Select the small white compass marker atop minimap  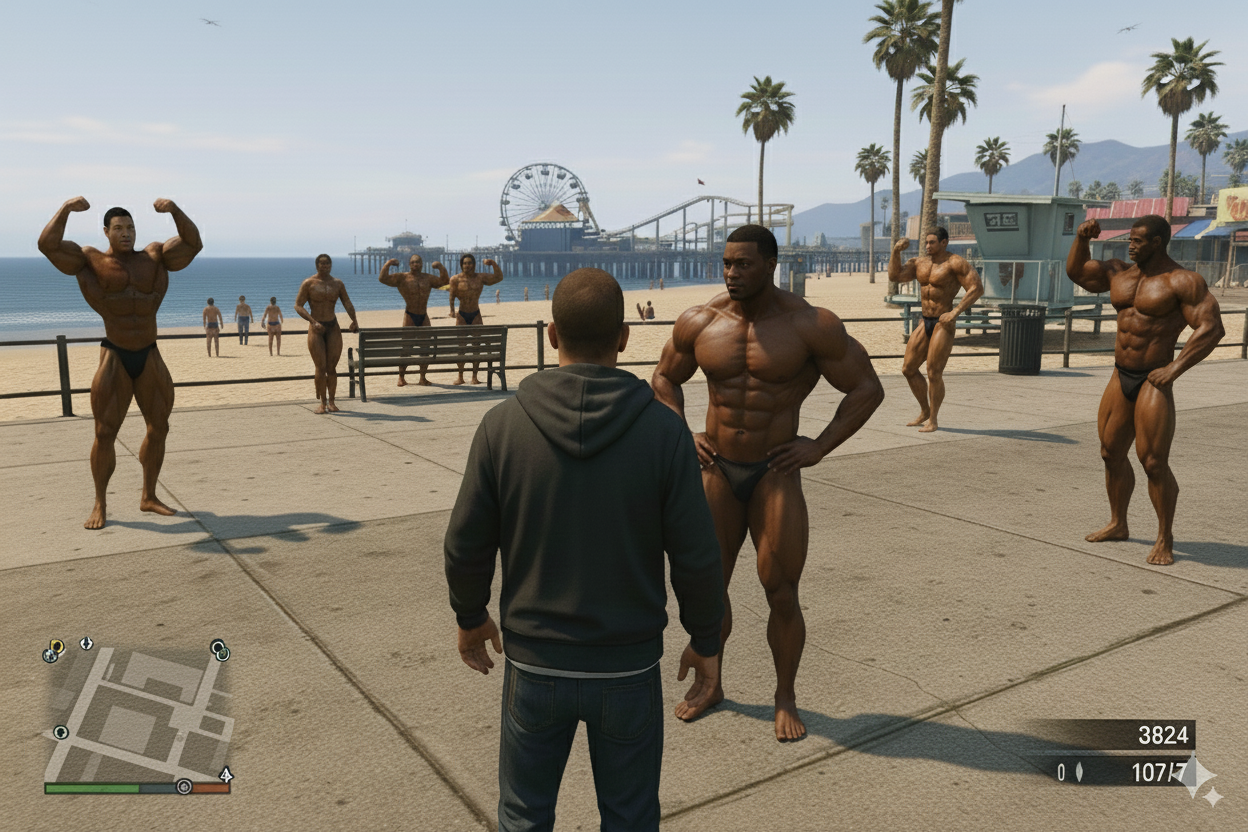tap(86, 643)
